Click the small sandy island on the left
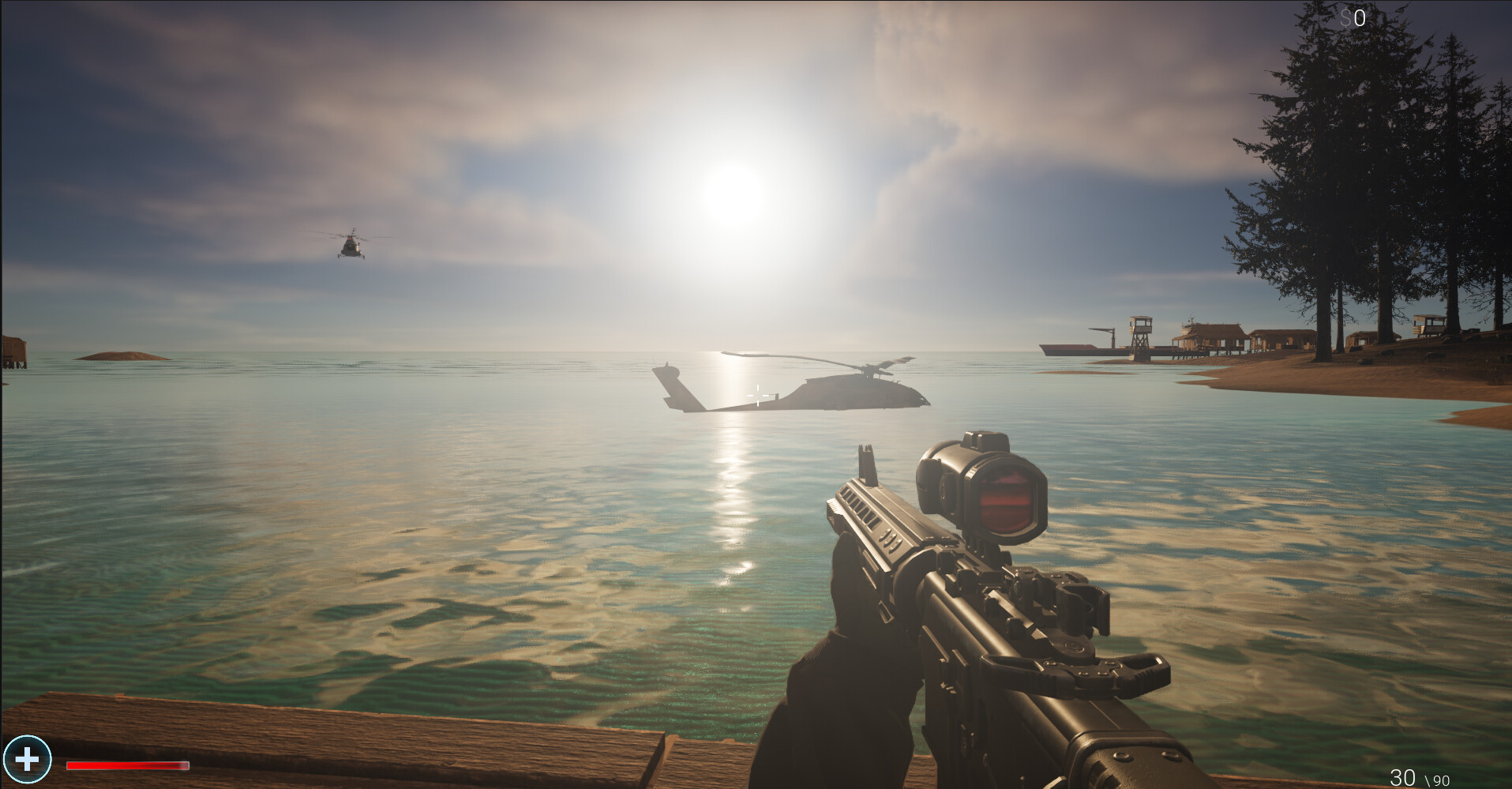Viewport: 1512px width, 789px height. (122, 357)
